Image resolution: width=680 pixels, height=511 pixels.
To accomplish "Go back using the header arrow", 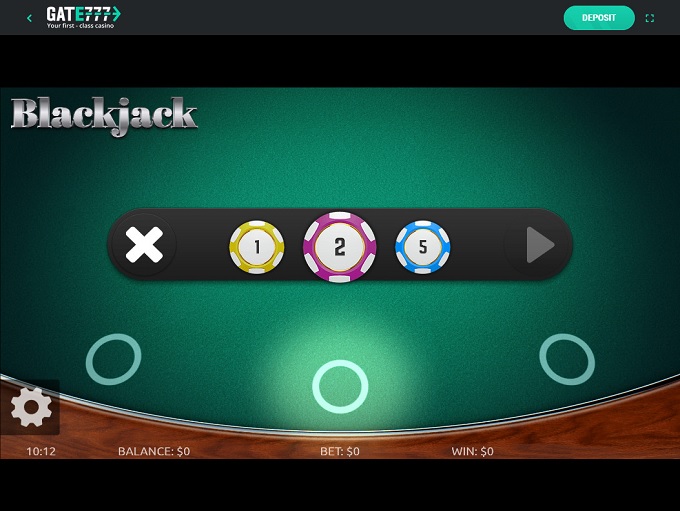I will 29,17.
